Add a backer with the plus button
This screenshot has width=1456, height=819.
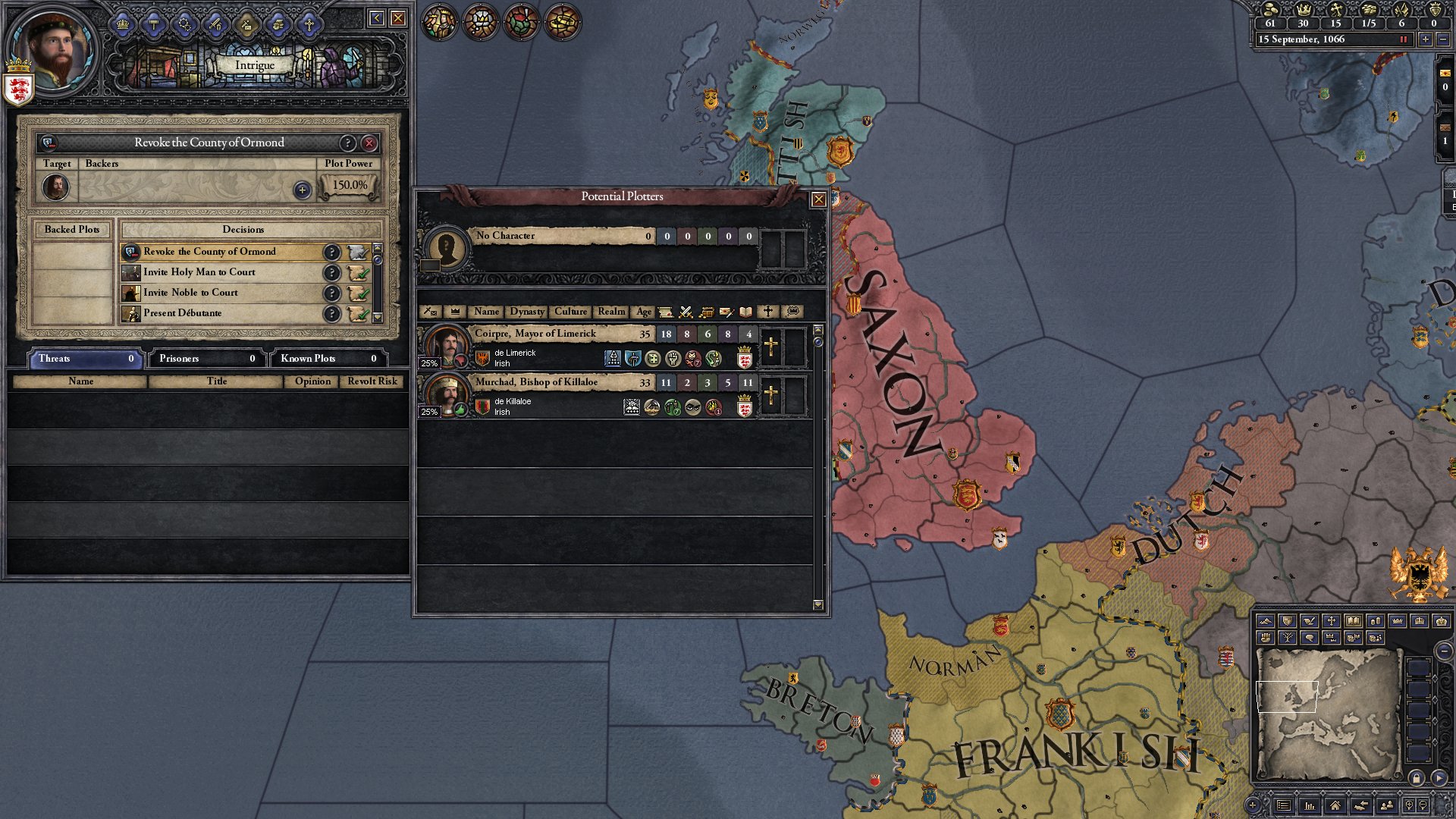[302, 190]
